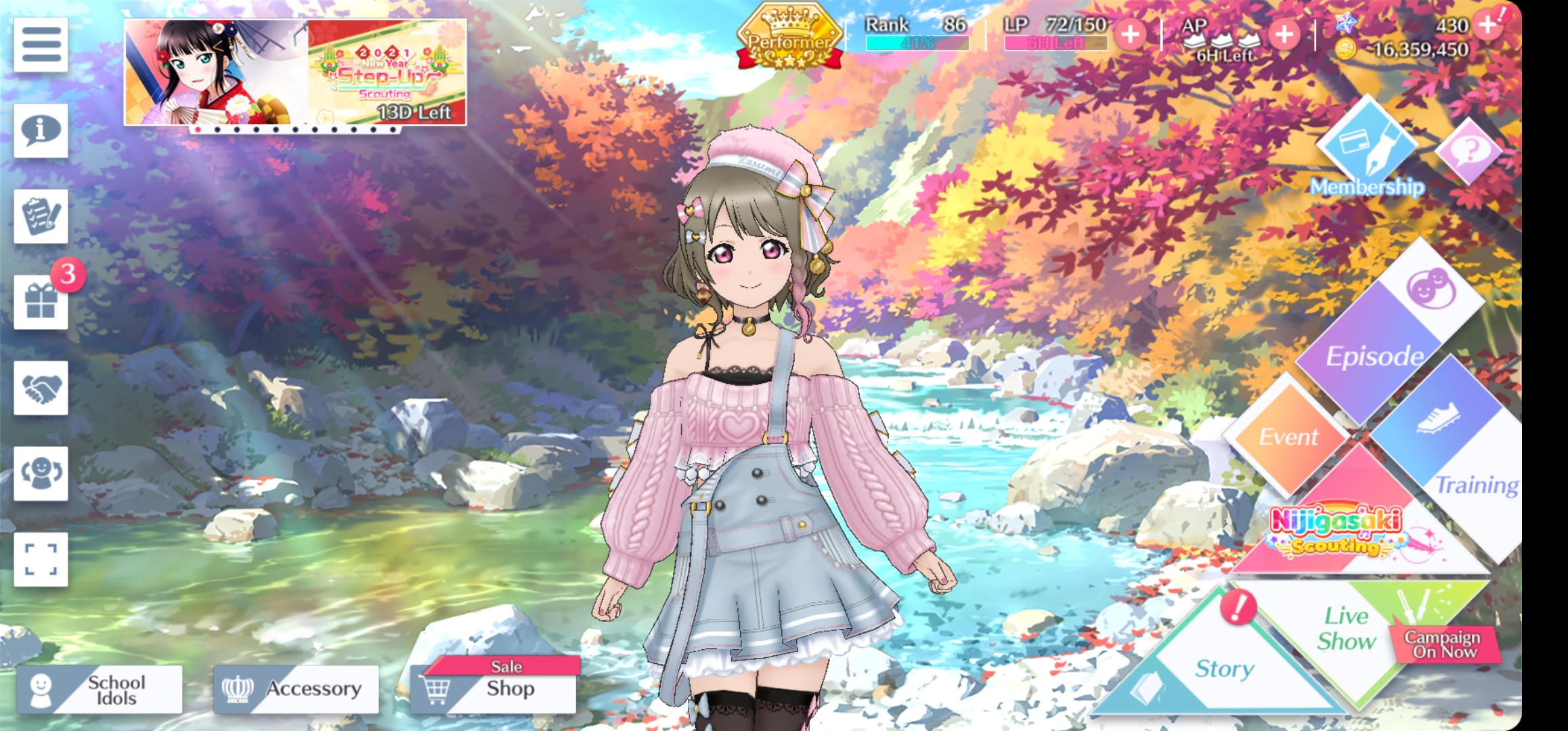Open the hamburger main menu
This screenshot has width=1568, height=731.
pos(41,45)
